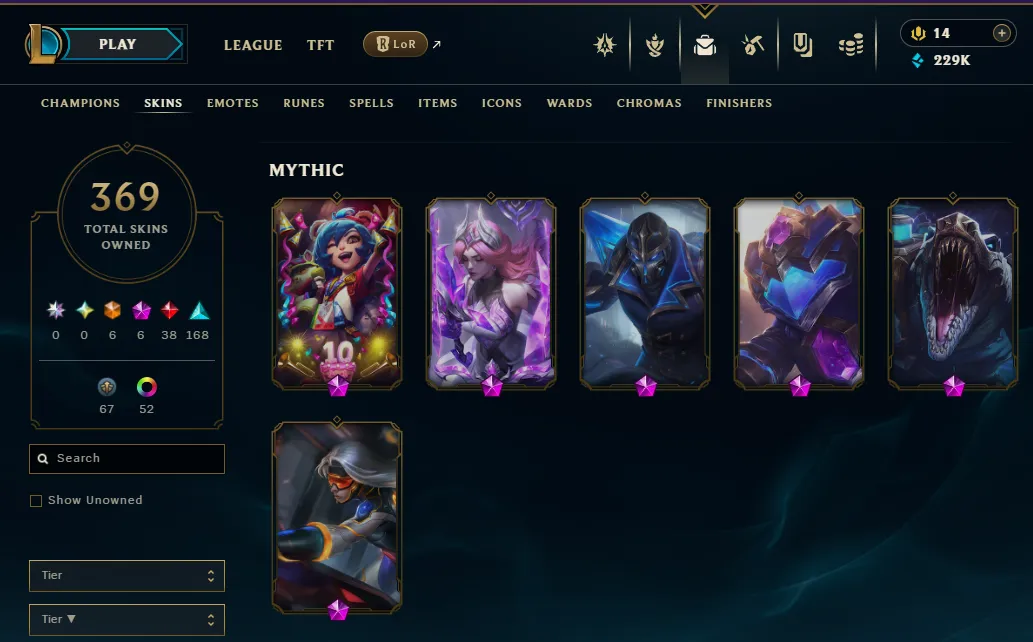The width and height of the screenshot is (1033, 642).
Task: Pick the white-haired orange visor skin card
Action: pyautogui.click(x=337, y=515)
